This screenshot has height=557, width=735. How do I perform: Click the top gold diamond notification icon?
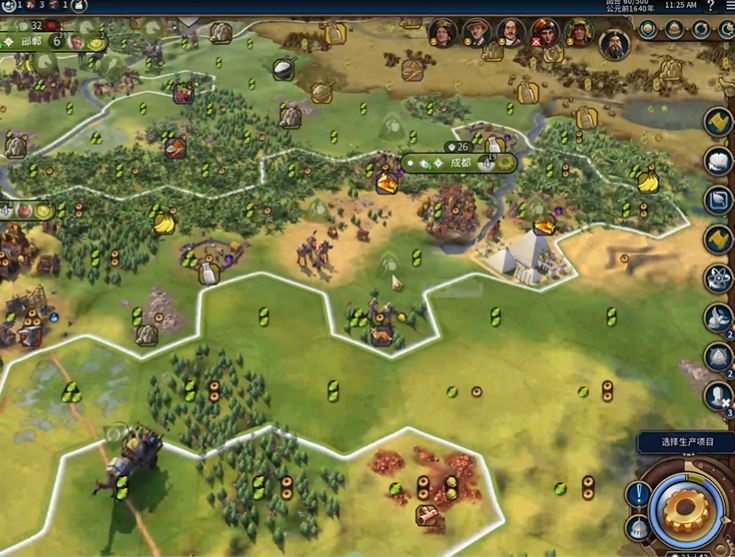pos(717,122)
